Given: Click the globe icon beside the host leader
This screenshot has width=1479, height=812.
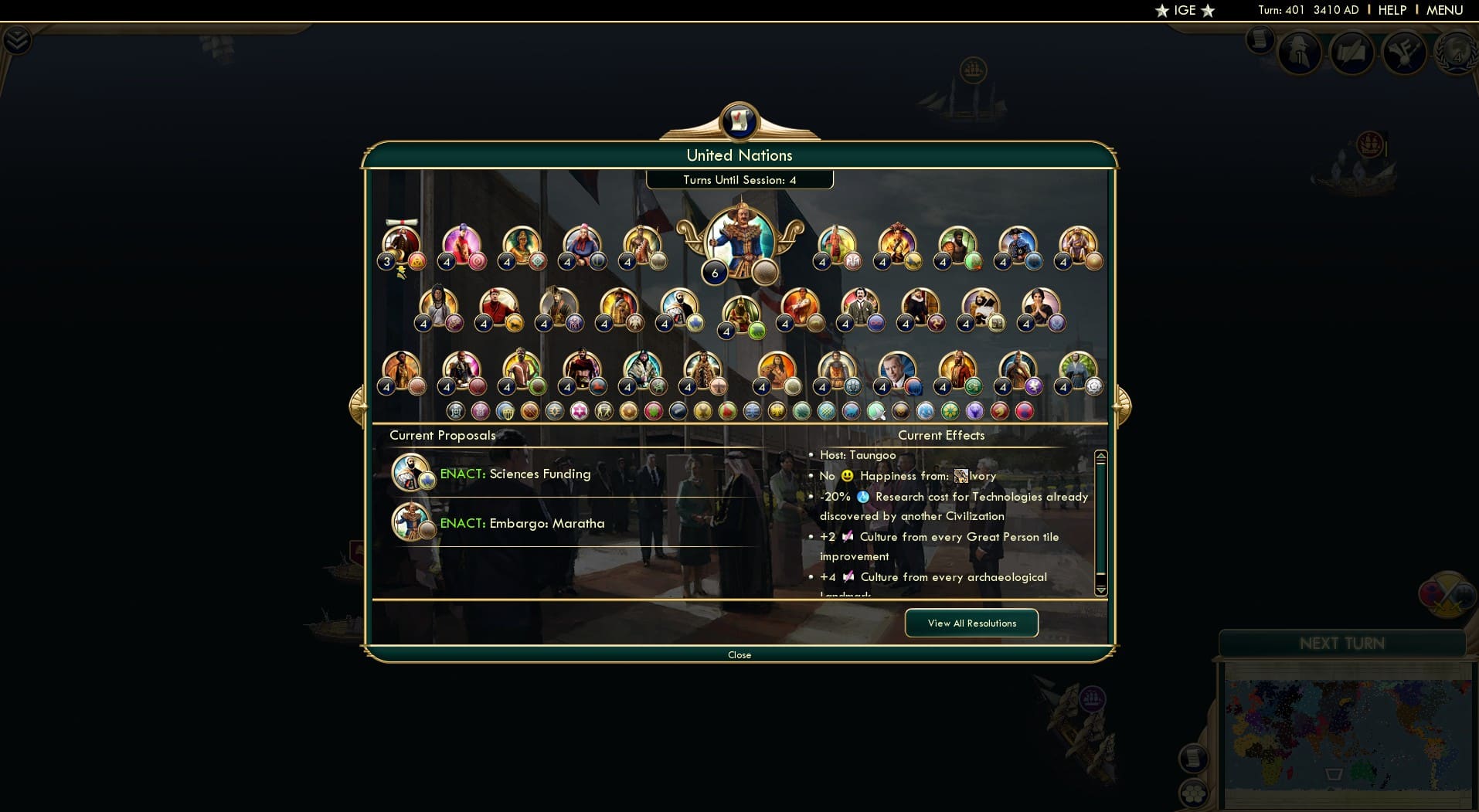Looking at the screenshot, I should (x=763, y=272).
